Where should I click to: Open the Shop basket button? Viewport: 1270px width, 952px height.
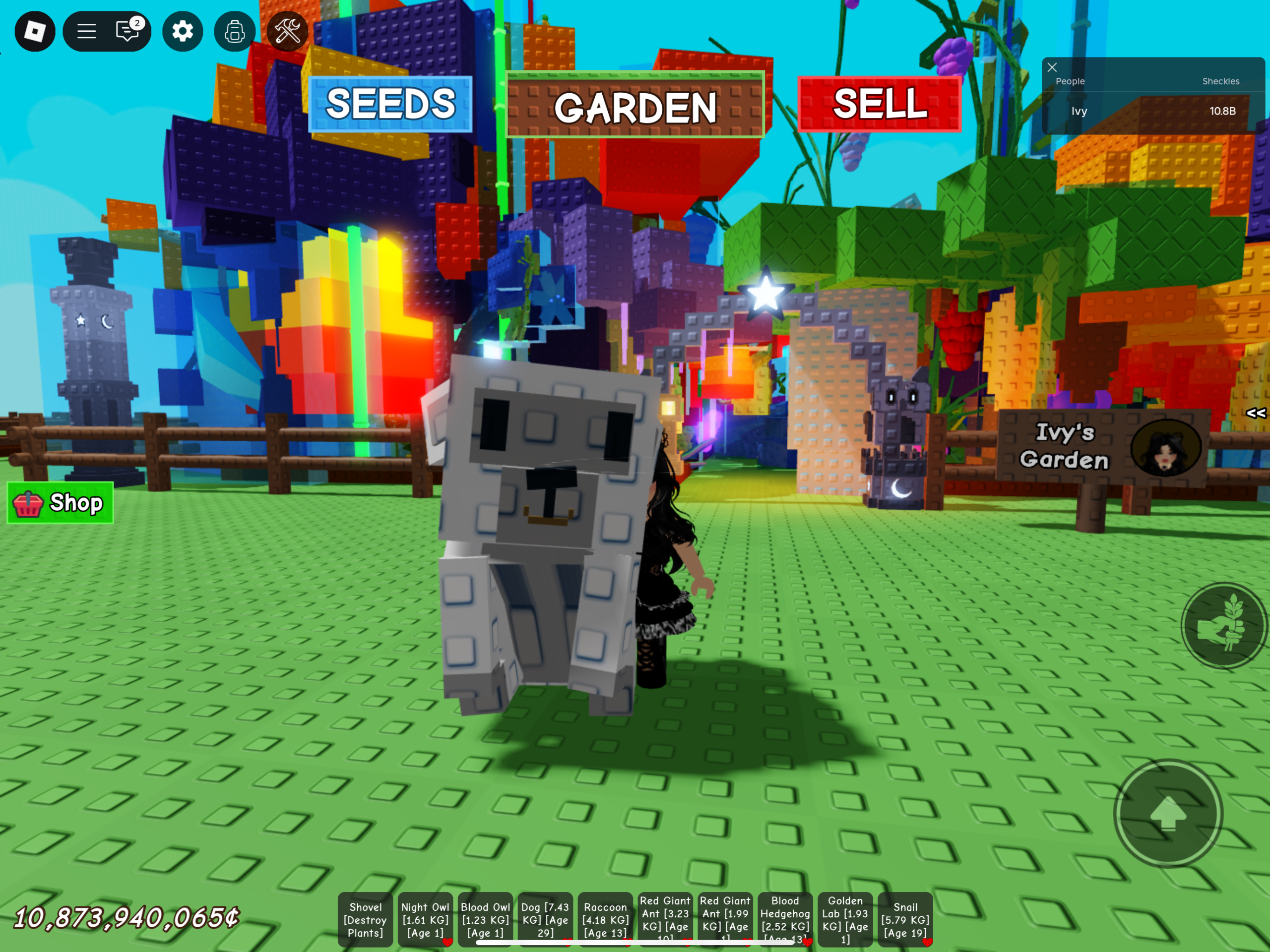(61, 503)
